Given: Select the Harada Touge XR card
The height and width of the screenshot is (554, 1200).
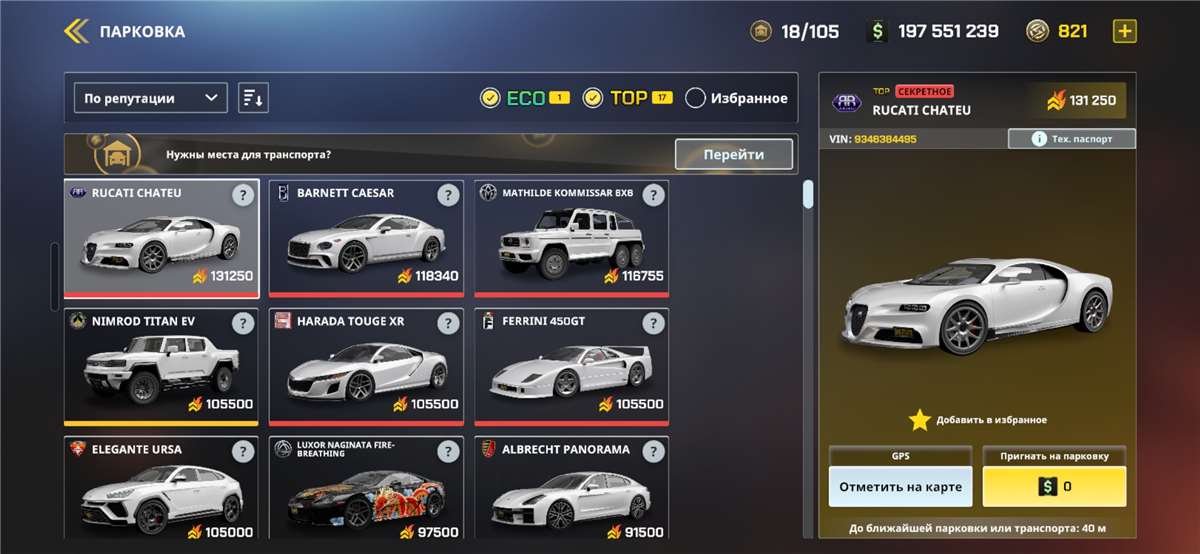Looking at the screenshot, I should (366, 366).
